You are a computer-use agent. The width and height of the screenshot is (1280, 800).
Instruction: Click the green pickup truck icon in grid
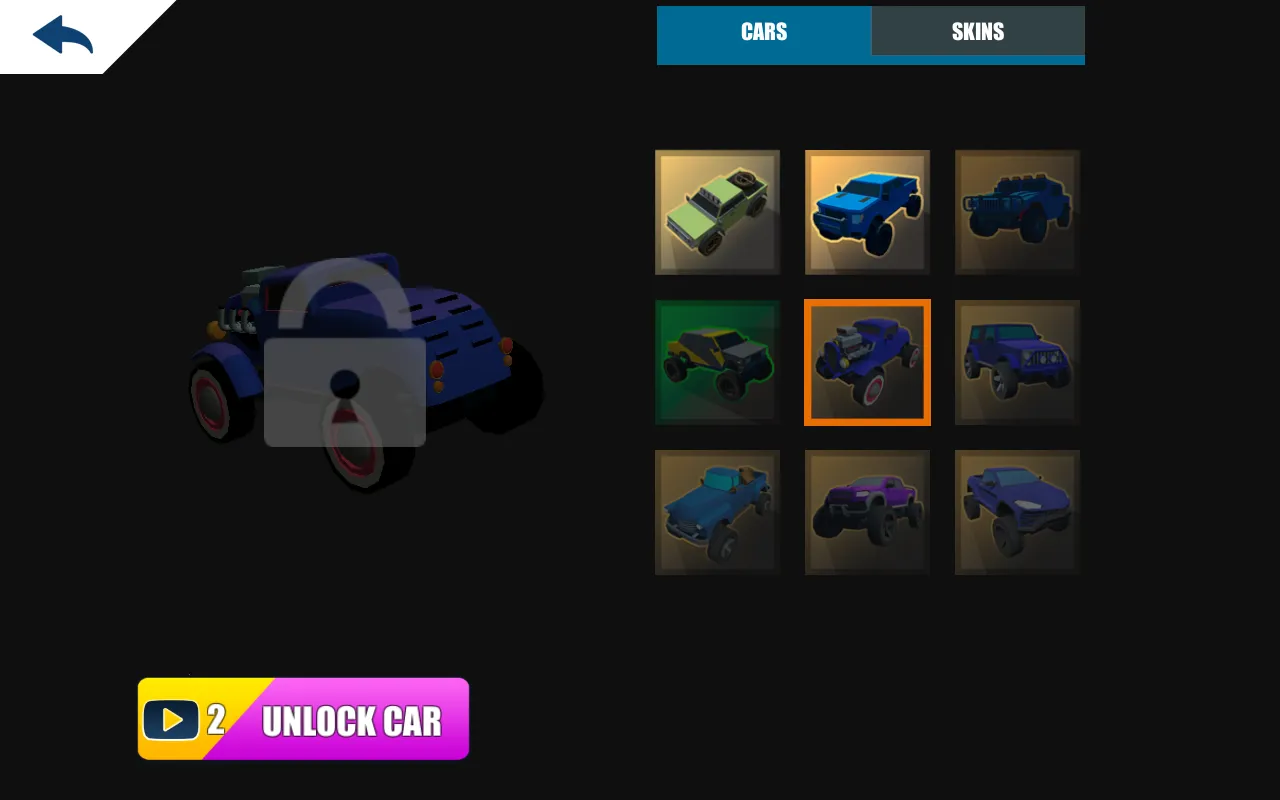pyautogui.click(x=717, y=212)
